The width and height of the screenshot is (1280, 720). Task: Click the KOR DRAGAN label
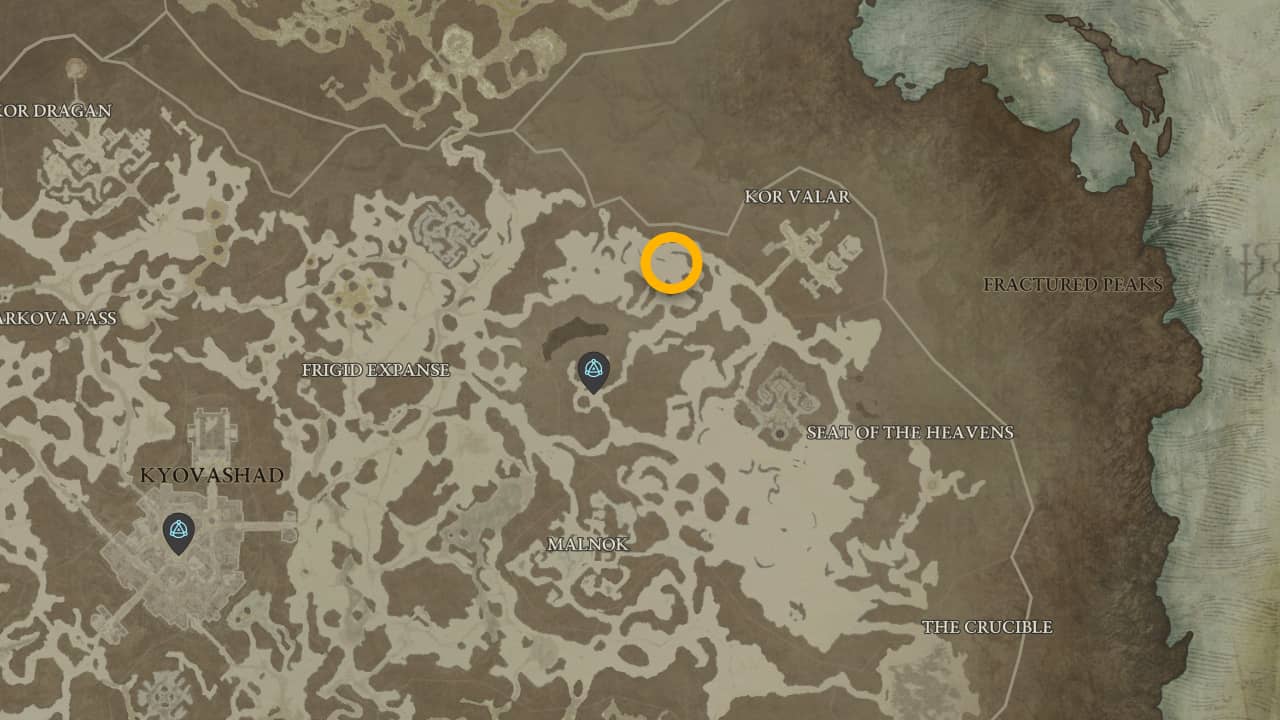pos(57,112)
